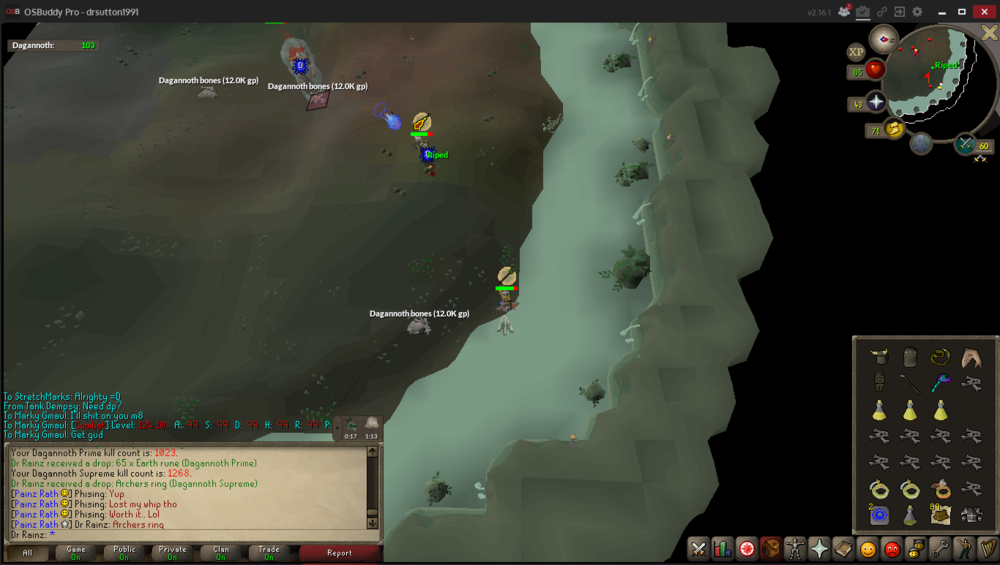Toggle run with the boot energy orb
Screen dimensions: 1000x565
894,129
